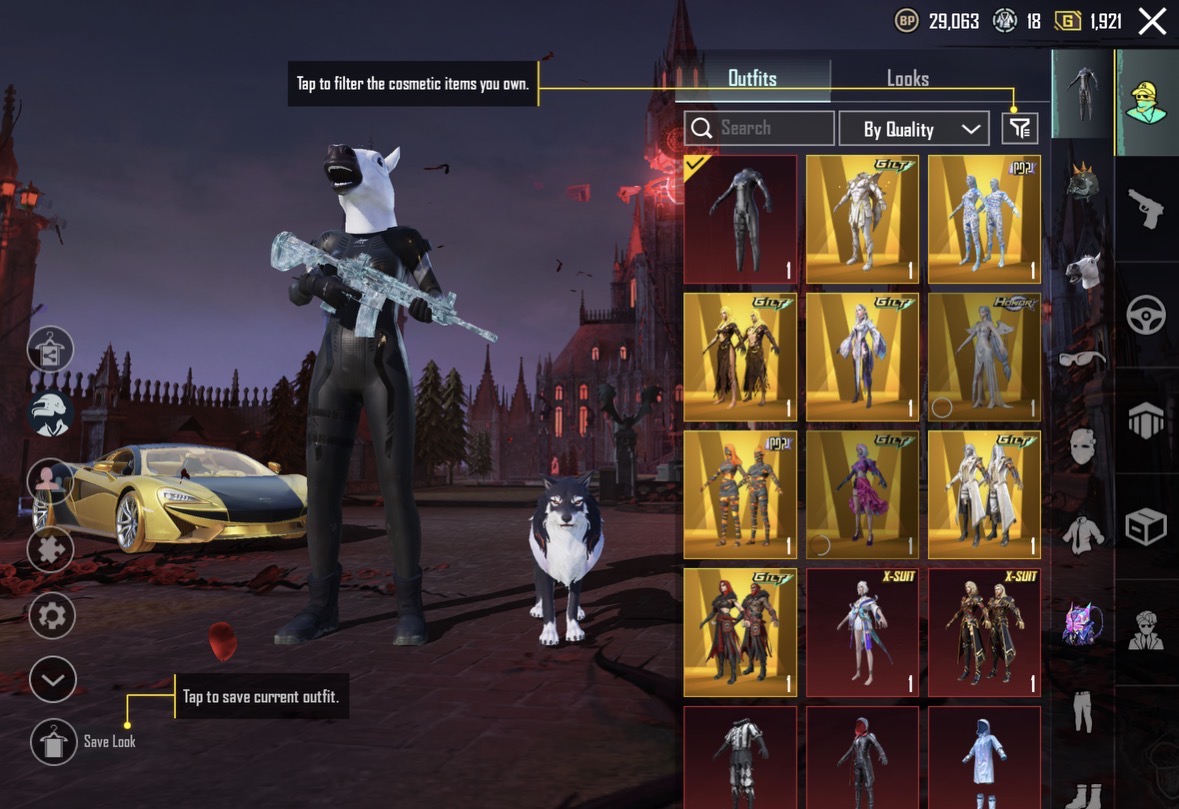Image resolution: width=1179 pixels, height=809 pixels.
Task: Select the equipped black bodysuit outfit
Action: coord(740,219)
